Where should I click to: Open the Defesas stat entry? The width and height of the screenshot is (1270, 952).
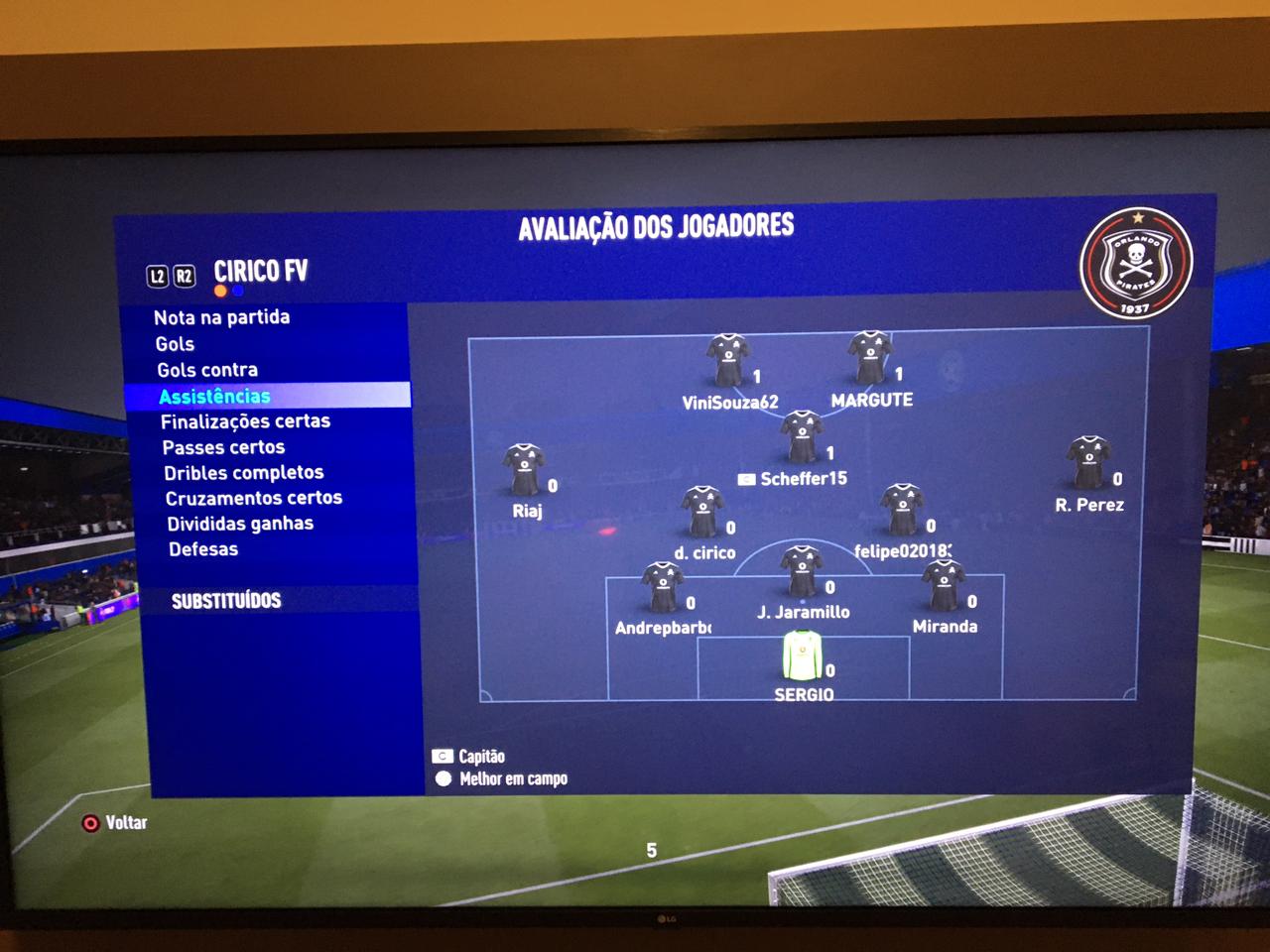[x=203, y=549]
